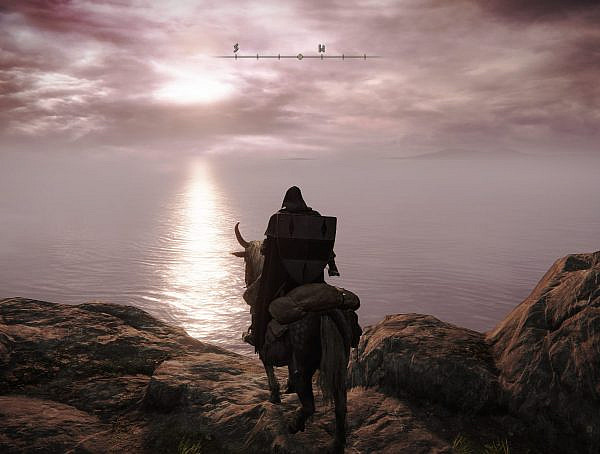Click the compass bar at the top
Screen dimensions: 600x454
coord(298,56)
